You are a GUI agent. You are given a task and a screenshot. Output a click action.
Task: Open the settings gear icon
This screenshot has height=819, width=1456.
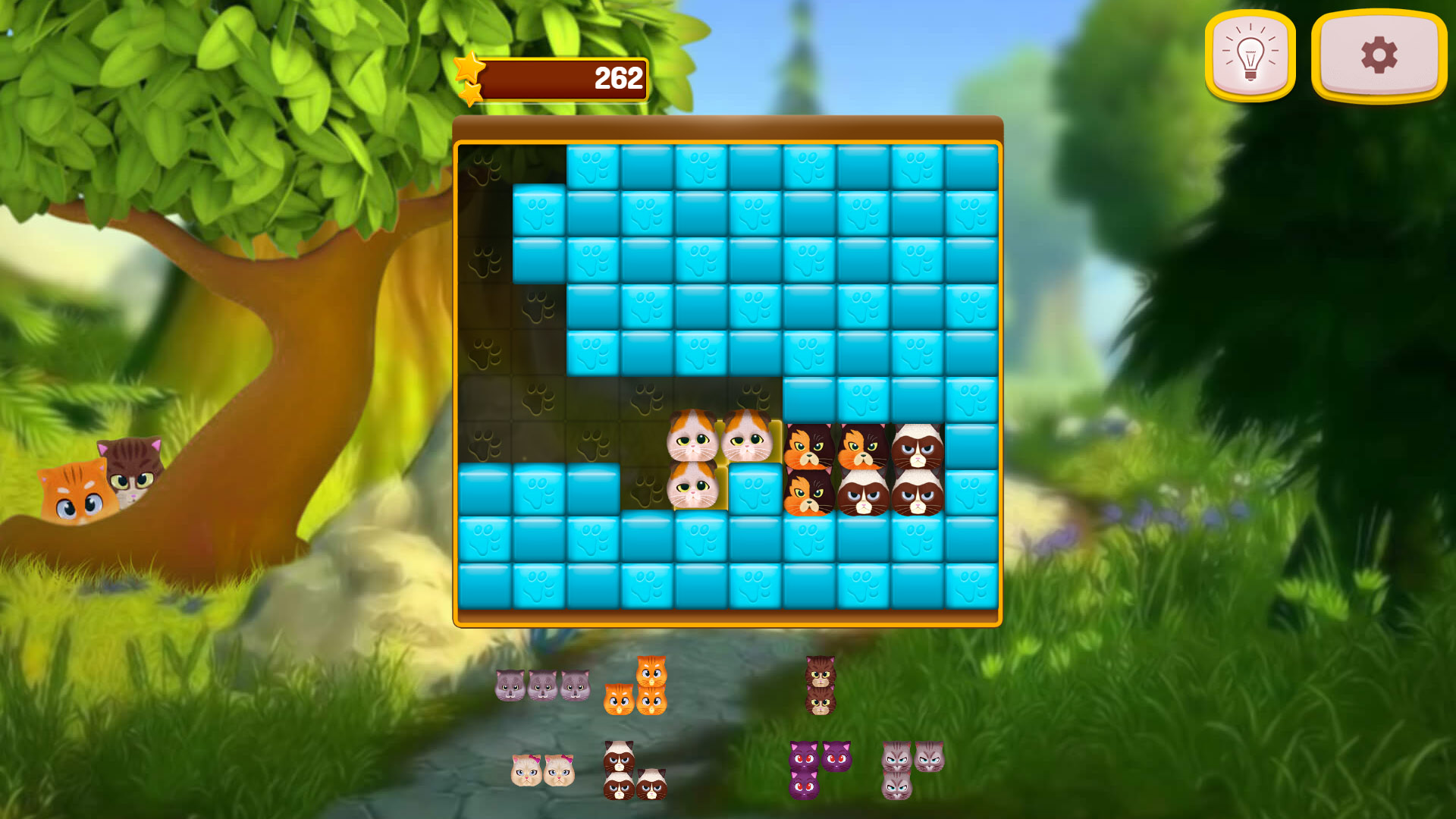1377,55
